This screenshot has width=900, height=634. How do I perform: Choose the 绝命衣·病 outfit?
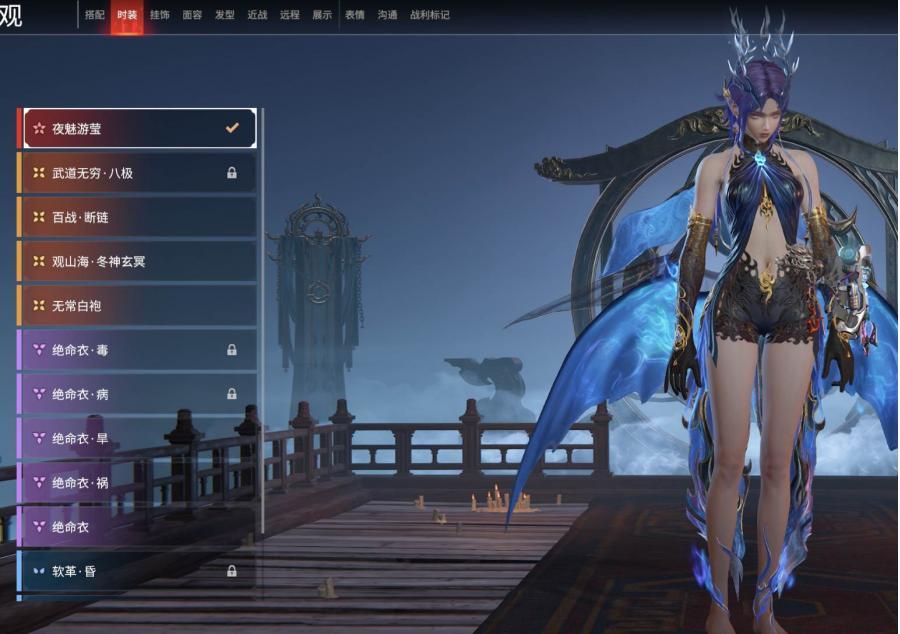[x=138, y=394]
